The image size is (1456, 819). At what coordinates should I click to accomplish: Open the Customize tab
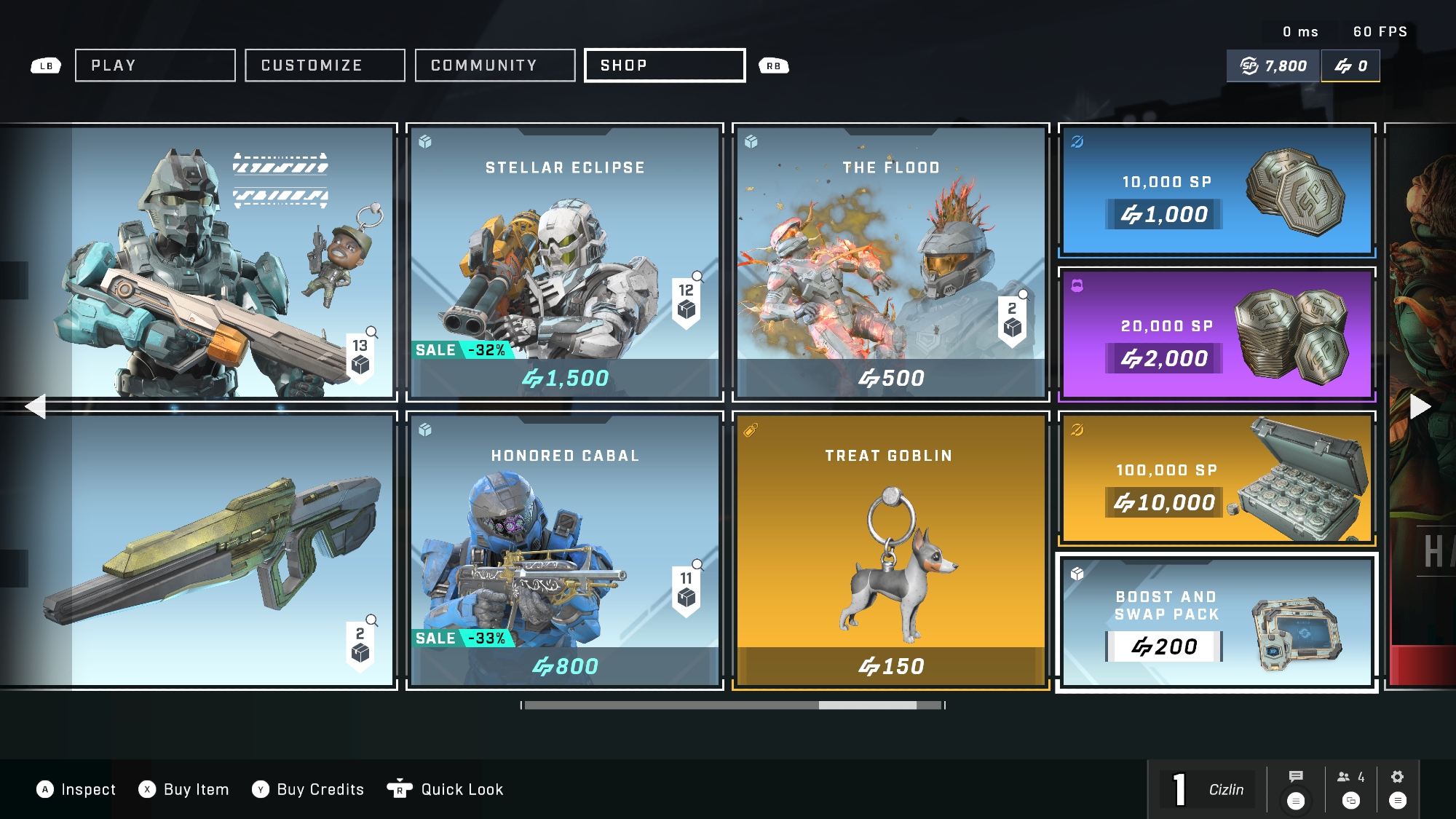[325, 66]
